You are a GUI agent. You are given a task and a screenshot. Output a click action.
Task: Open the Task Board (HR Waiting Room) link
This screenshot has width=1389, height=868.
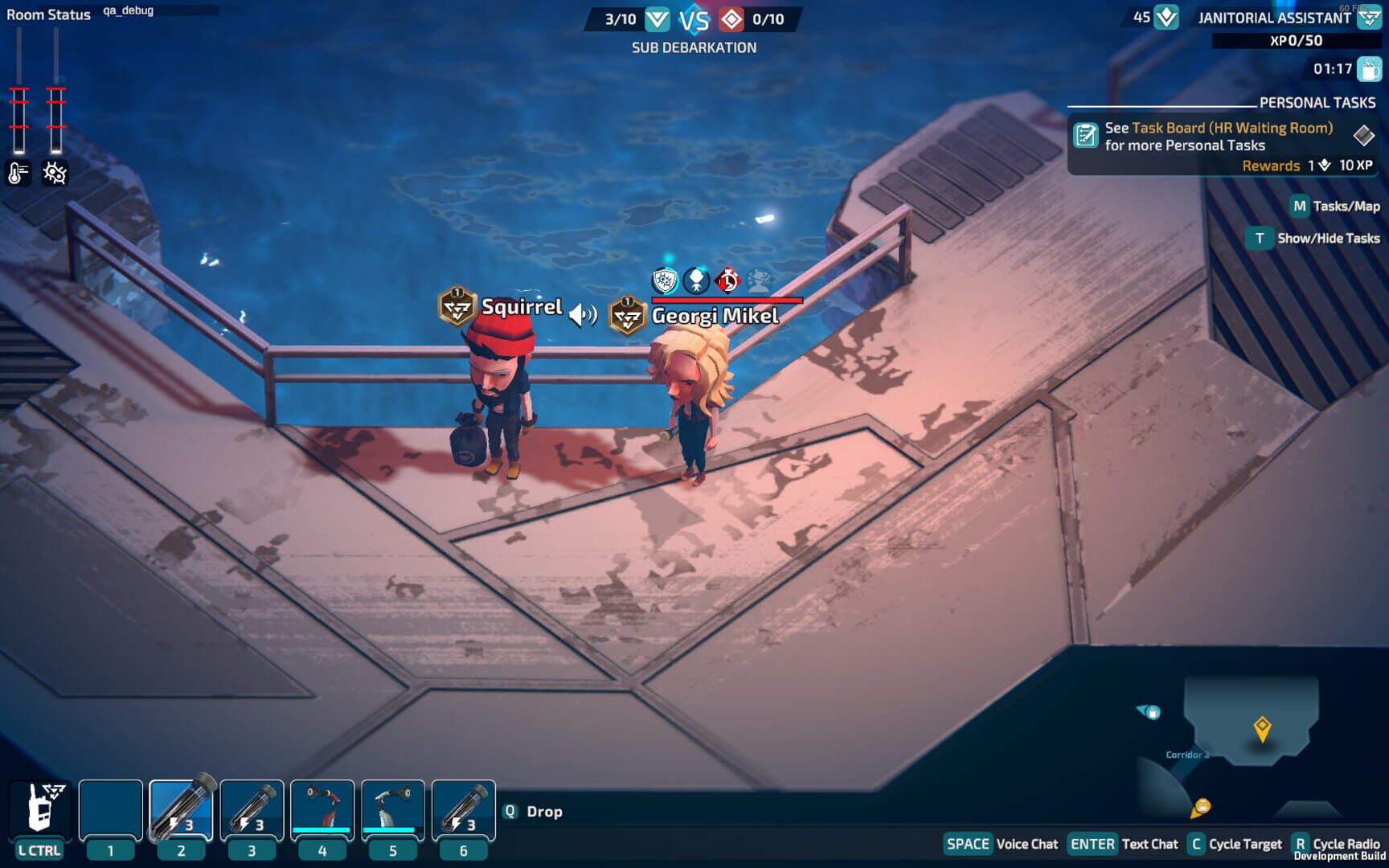(1233, 127)
